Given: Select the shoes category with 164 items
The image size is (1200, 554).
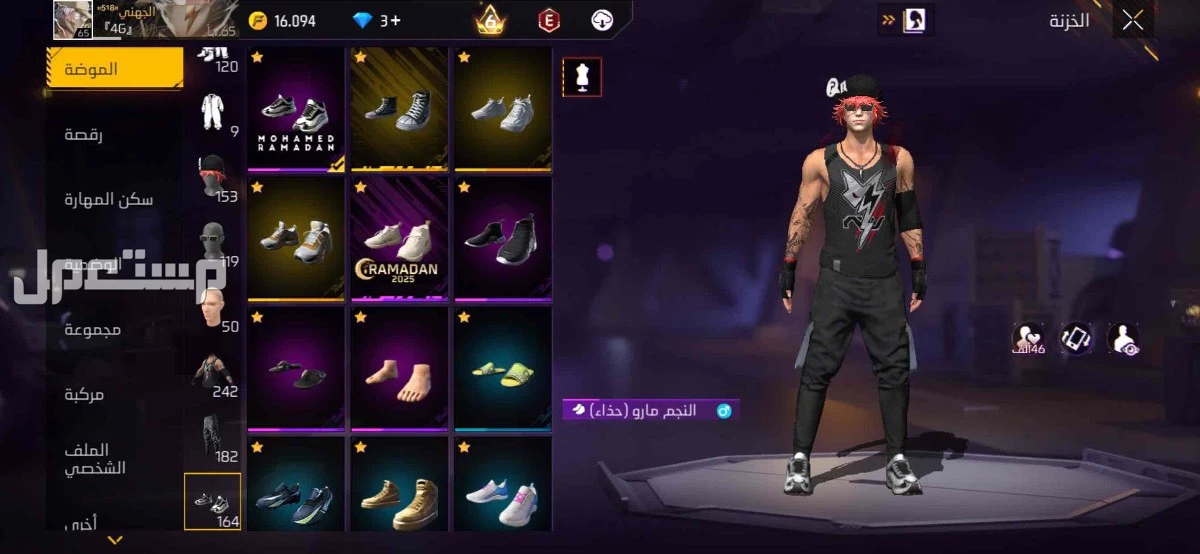Looking at the screenshot, I should tap(213, 501).
